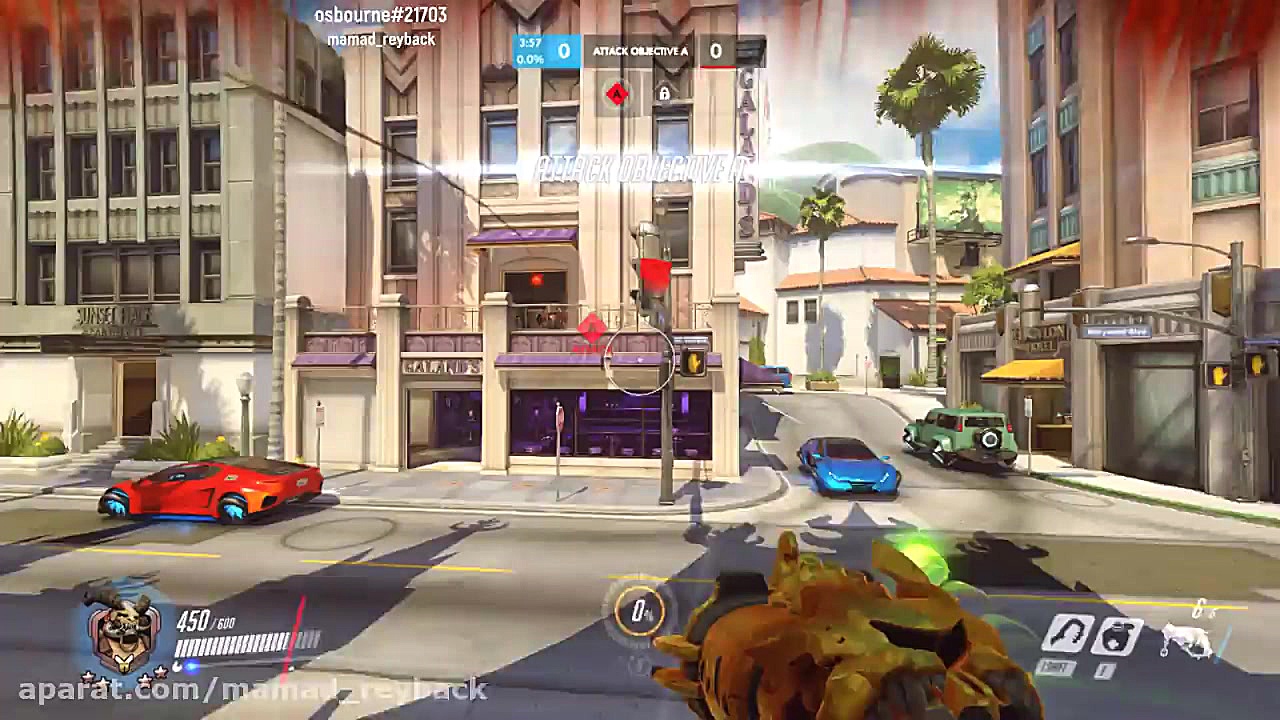Expand the match timer showing 3:57
The height and width of the screenshot is (720, 1280).
[528, 42]
